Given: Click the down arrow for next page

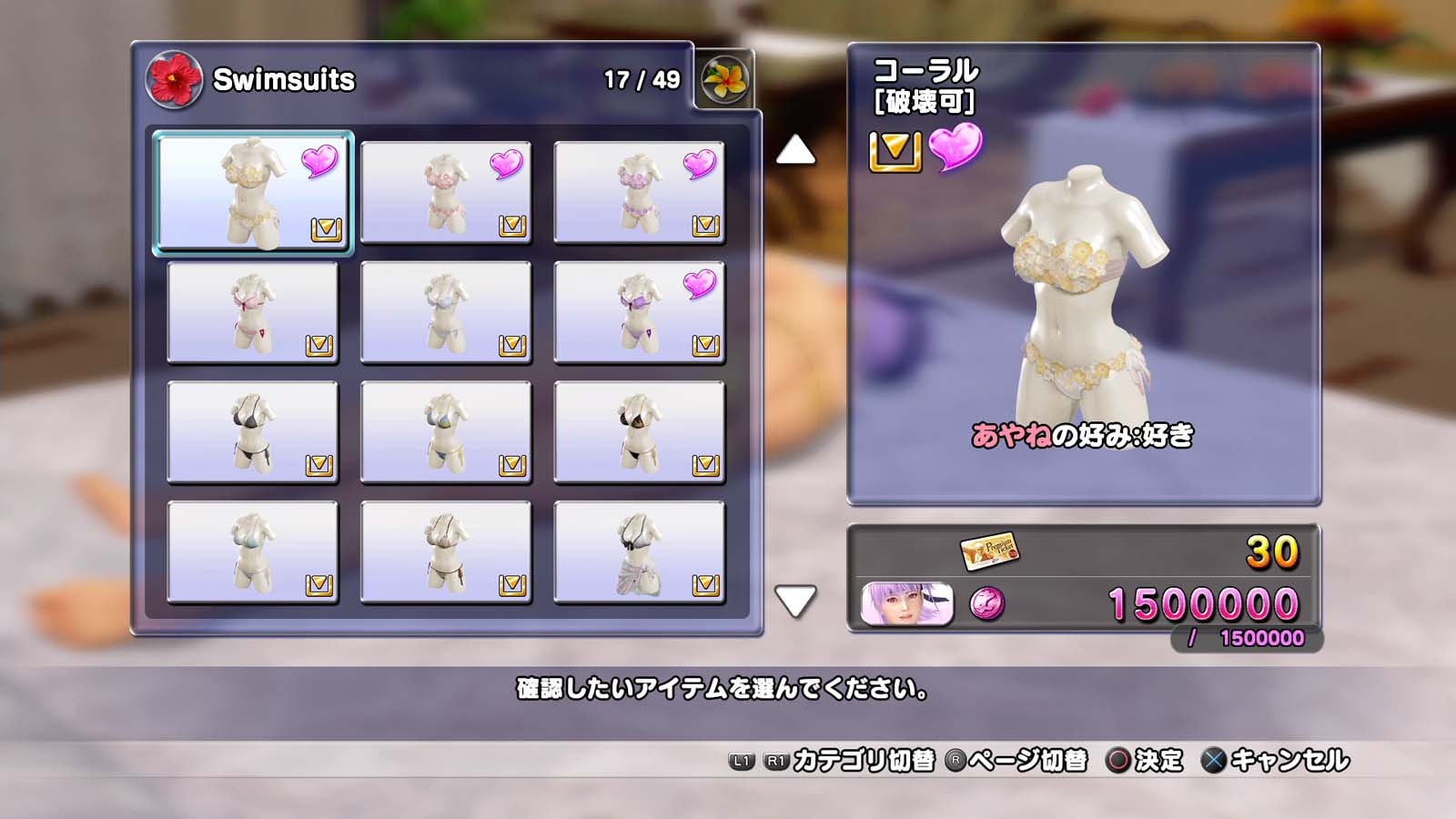Looking at the screenshot, I should [x=795, y=601].
